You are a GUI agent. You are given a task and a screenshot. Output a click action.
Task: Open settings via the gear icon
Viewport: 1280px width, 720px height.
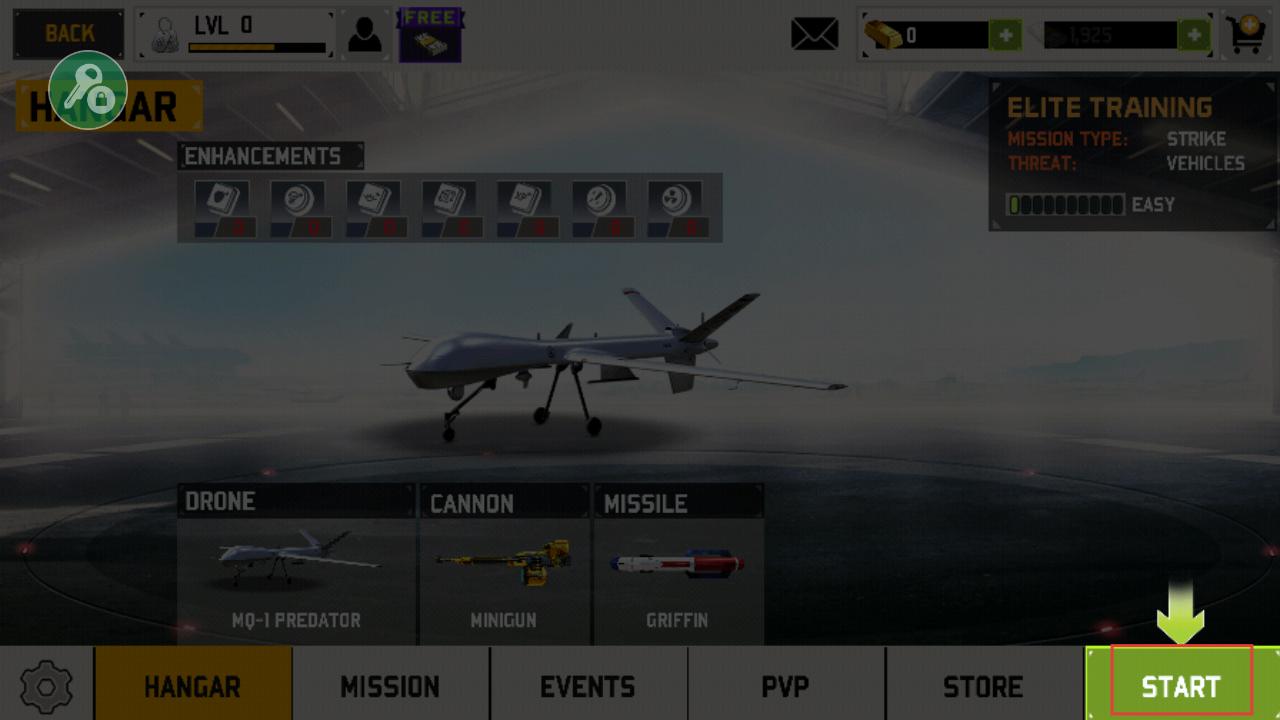(x=46, y=686)
